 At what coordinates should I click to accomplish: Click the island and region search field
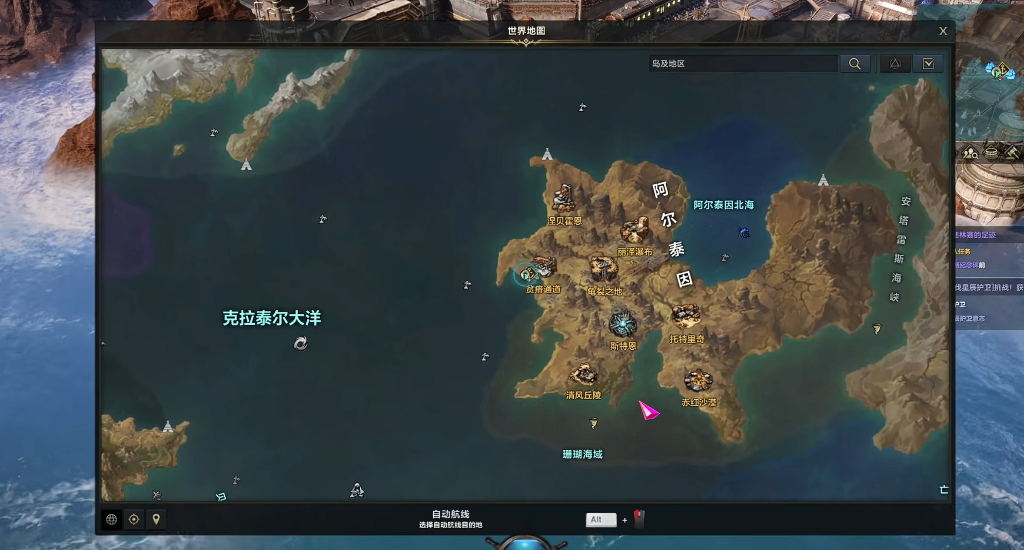[742, 63]
